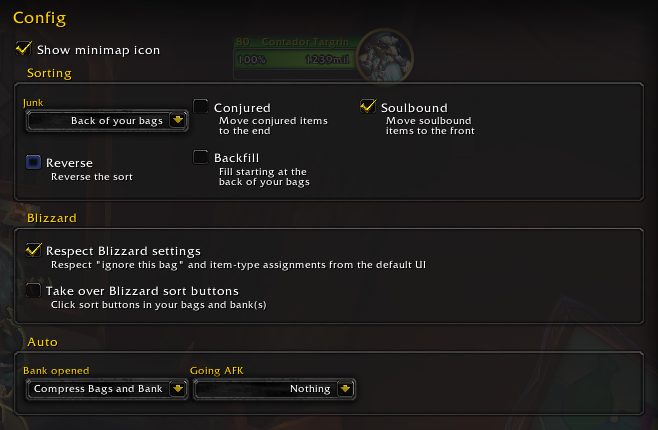The width and height of the screenshot is (658, 430).
Task: Open the Bank opened dropdown
Action: coord(178,389)
